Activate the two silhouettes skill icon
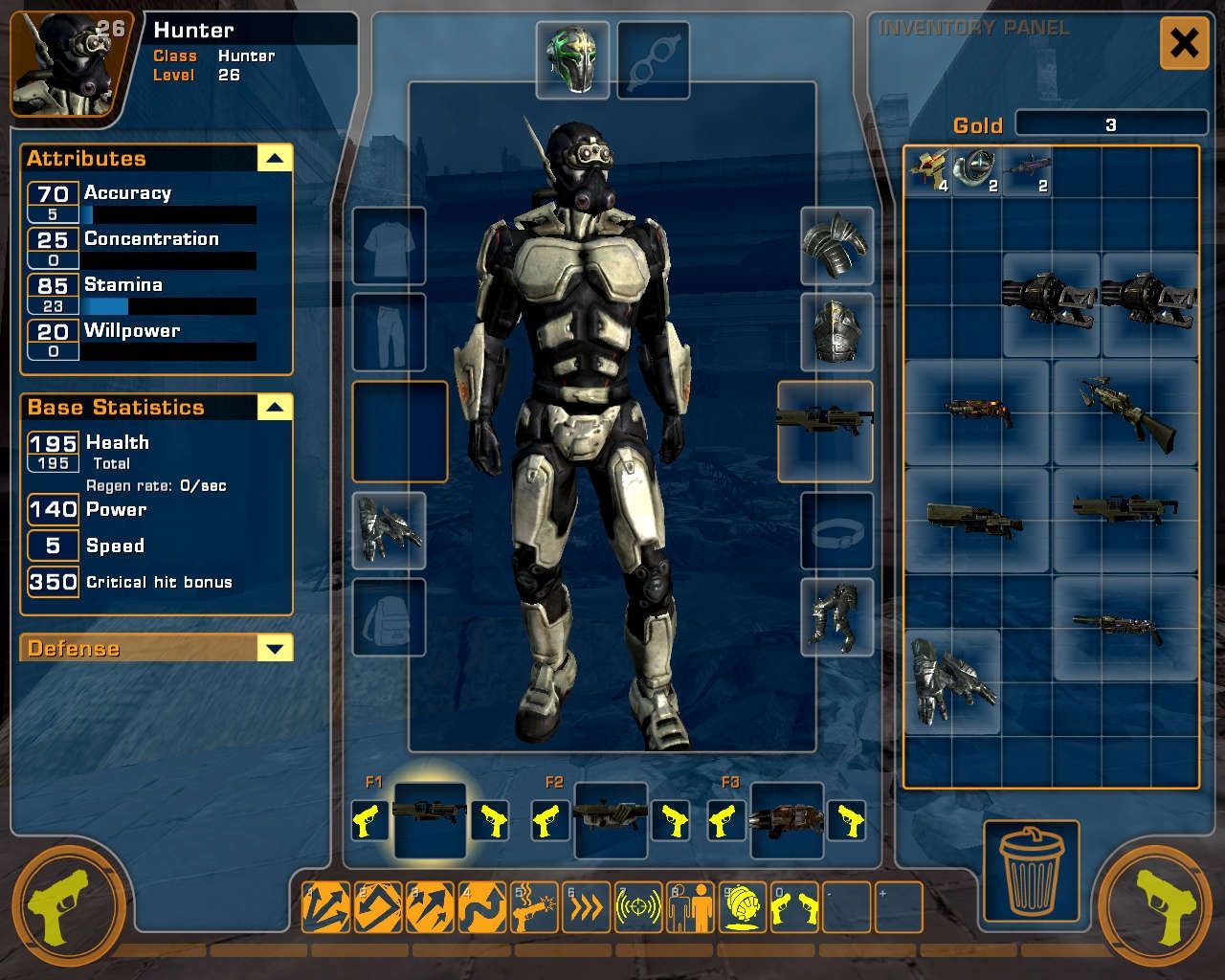Viewport: 1225px width, 980px height. point(689,907)
